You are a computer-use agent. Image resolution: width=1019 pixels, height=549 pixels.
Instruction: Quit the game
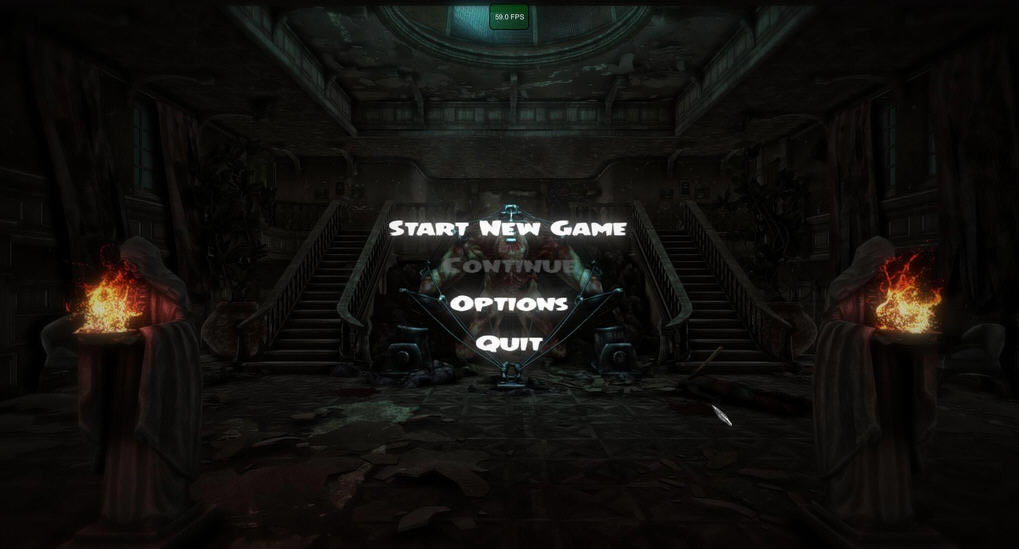(509, 343)
